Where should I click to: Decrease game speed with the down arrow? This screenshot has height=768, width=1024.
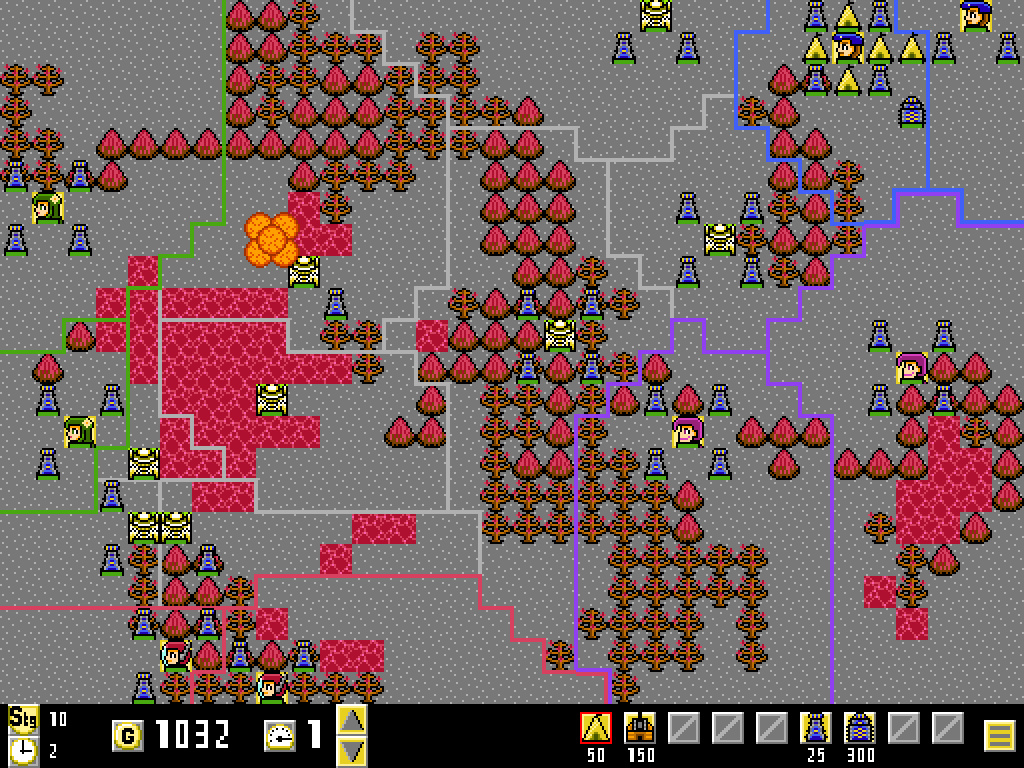click(x=352, y=750)
